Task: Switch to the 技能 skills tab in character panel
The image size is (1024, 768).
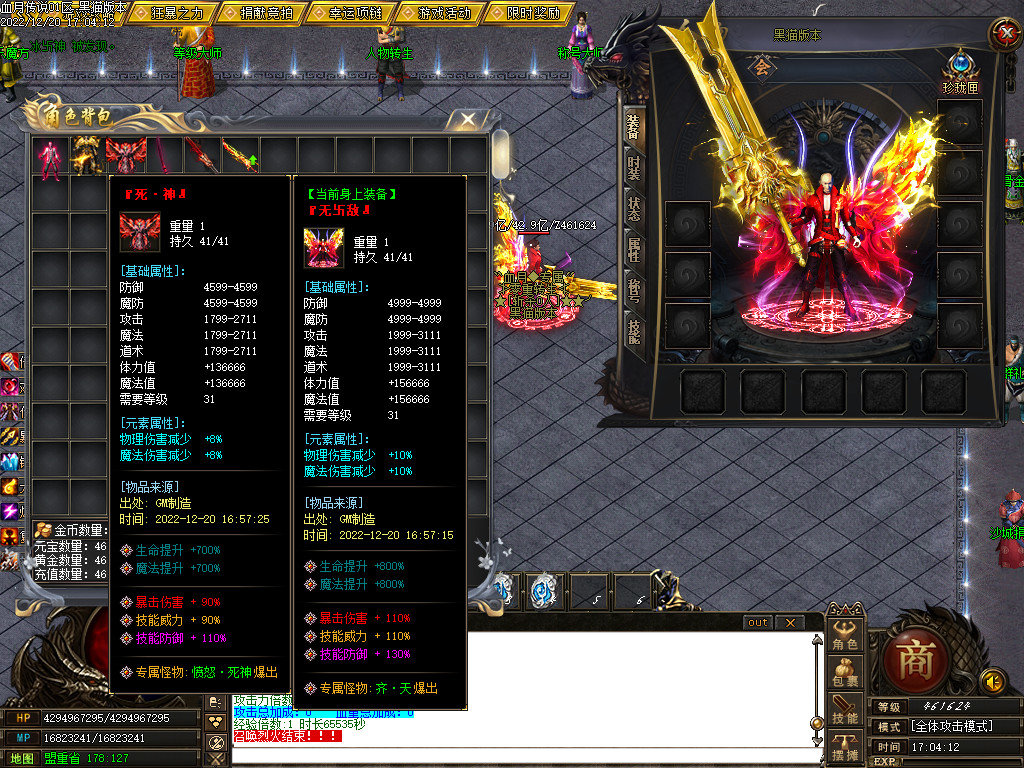Action: pos(634,331)
